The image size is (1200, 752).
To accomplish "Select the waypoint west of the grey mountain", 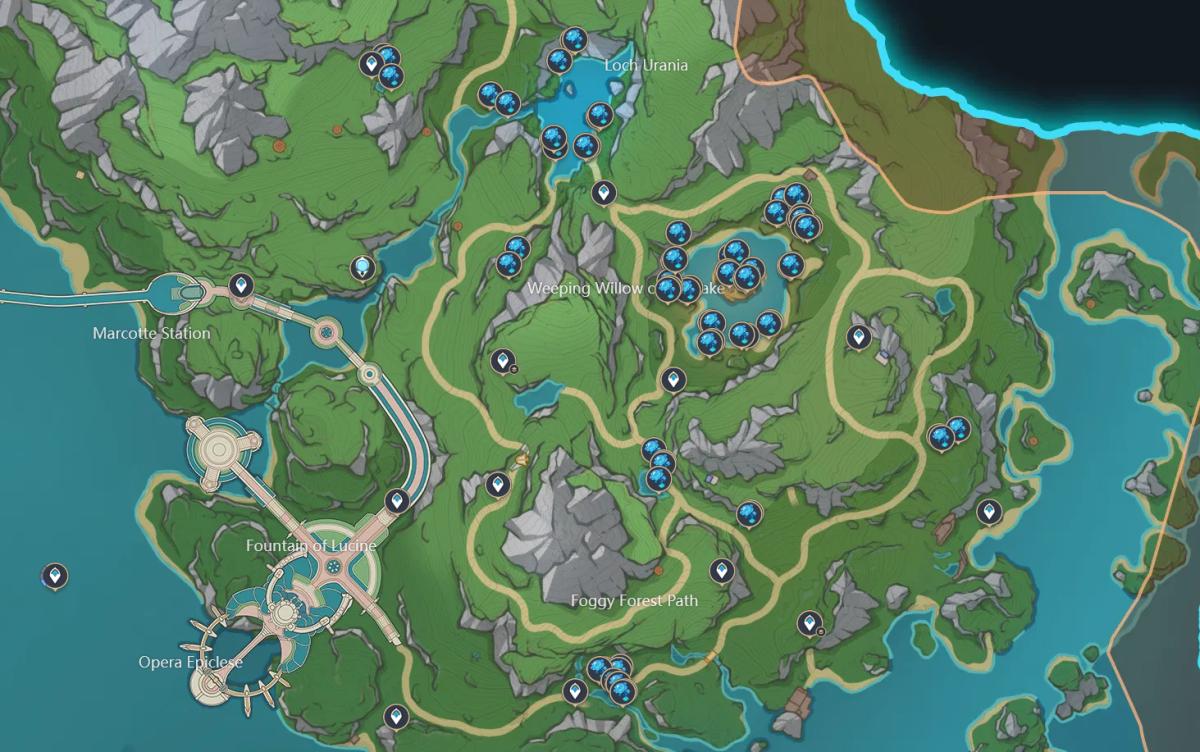I will pyautogui.click(x=497, y=486).
